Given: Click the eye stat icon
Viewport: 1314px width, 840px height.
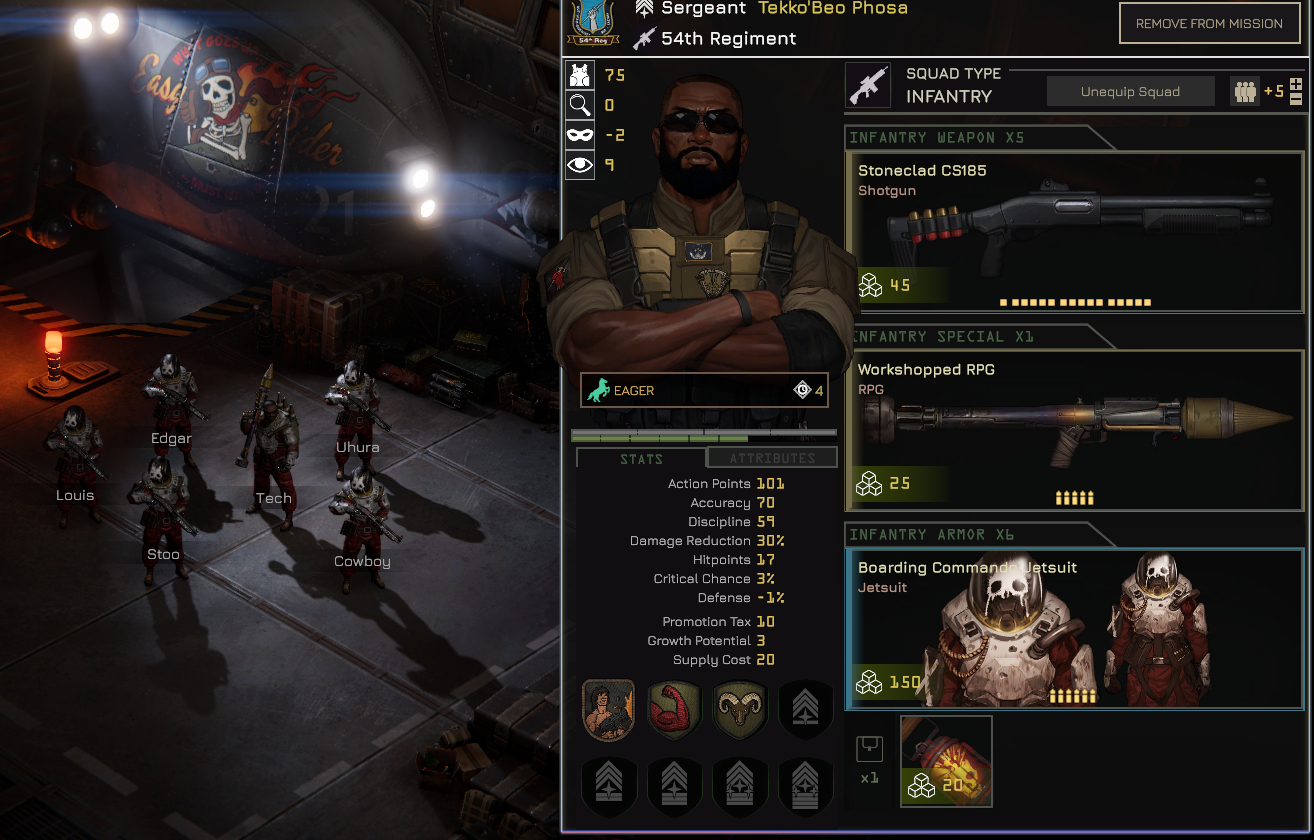Looking at the screenshot, I should 580,165.
